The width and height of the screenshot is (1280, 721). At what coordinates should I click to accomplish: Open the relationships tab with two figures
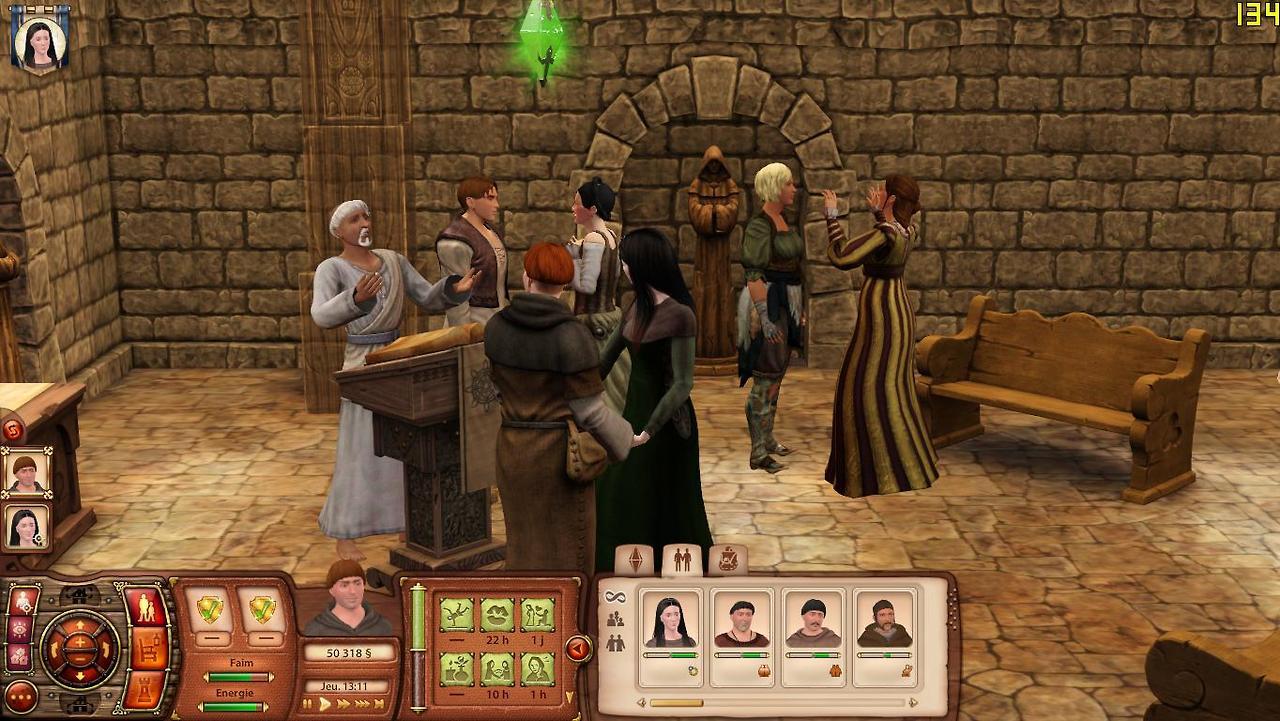pyautogui.click(x=682, y=560)
